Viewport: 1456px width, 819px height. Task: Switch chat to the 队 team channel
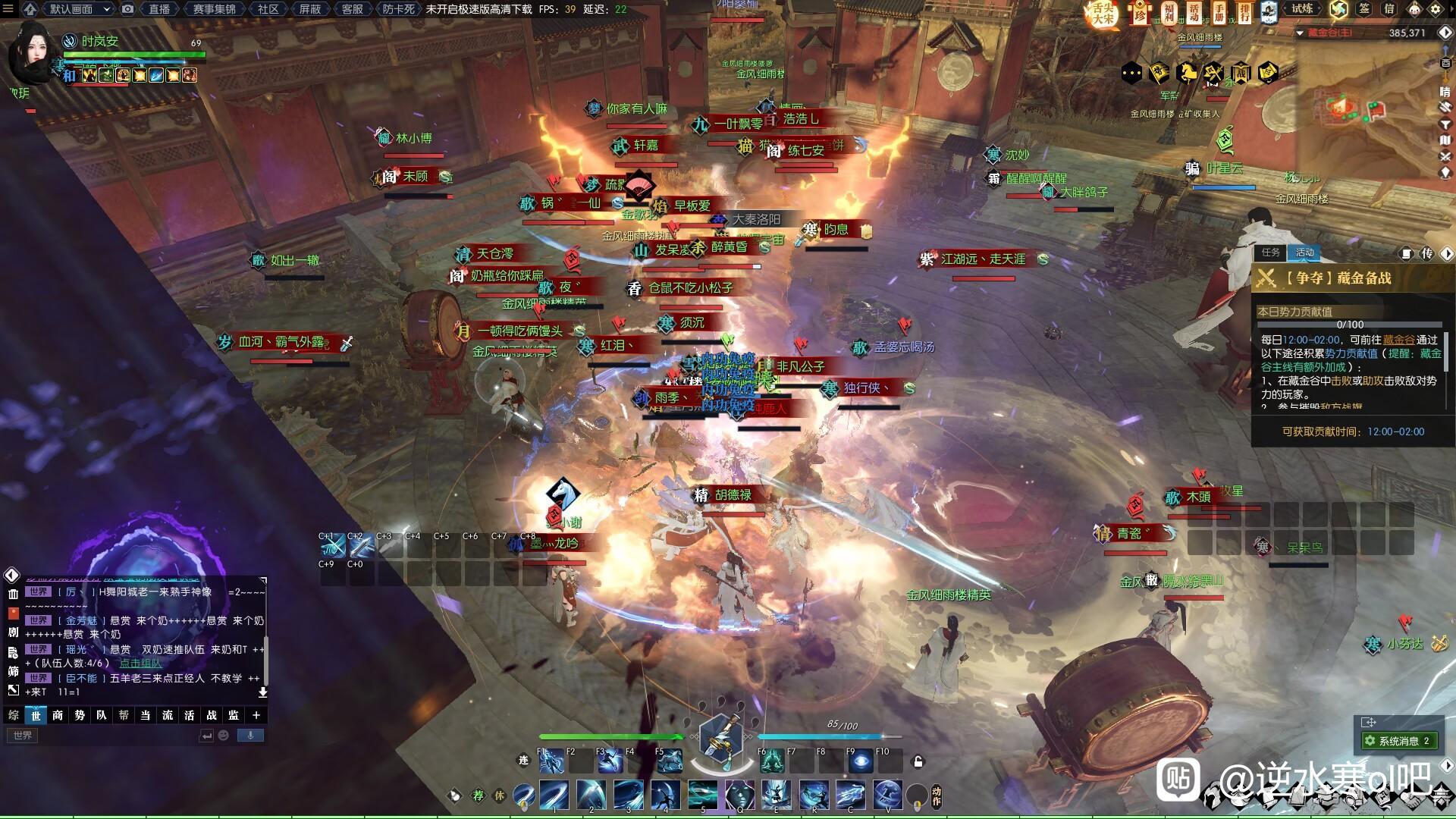click(102, 715)
